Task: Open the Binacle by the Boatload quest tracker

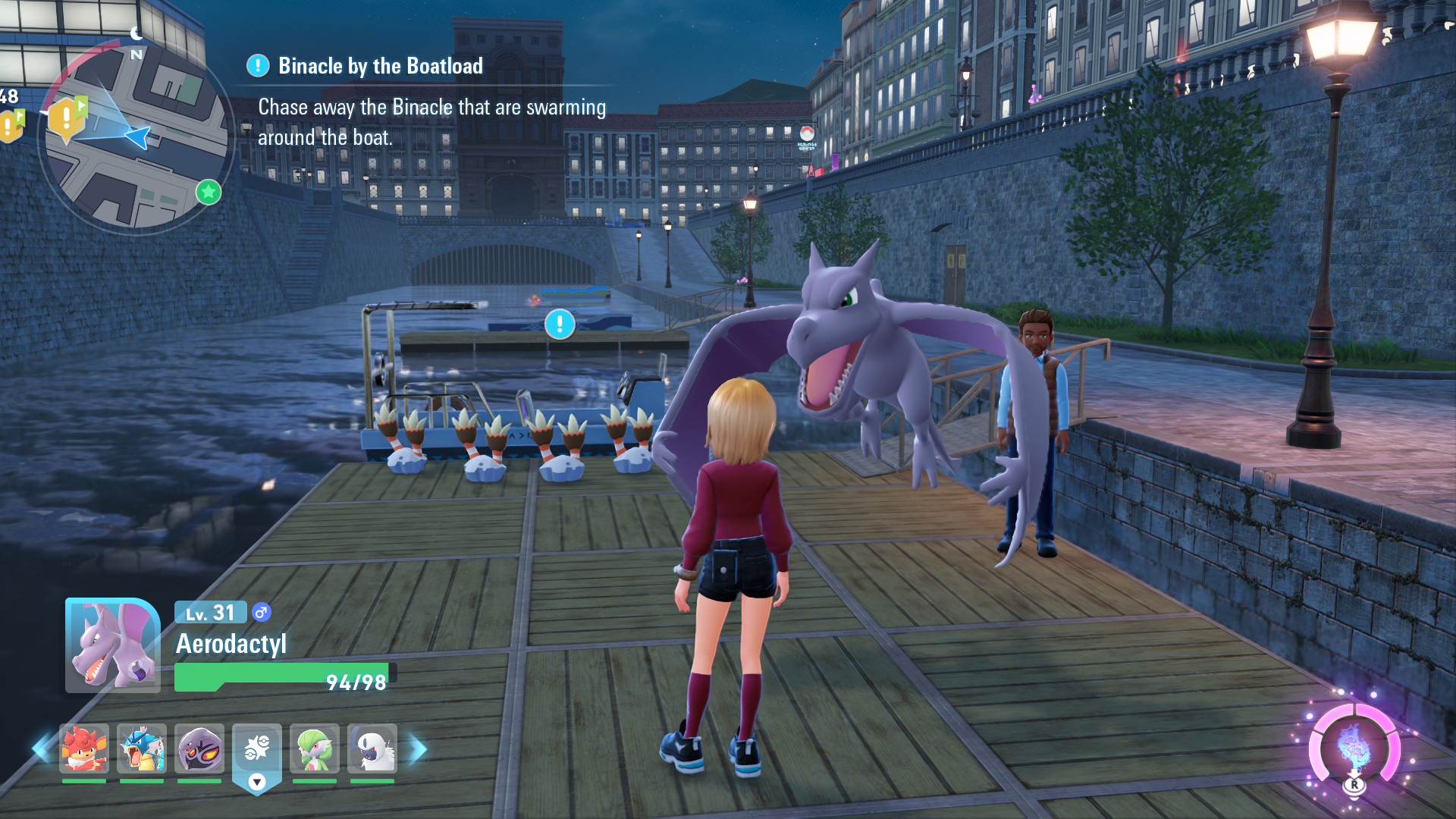Action: coord(380,67)
